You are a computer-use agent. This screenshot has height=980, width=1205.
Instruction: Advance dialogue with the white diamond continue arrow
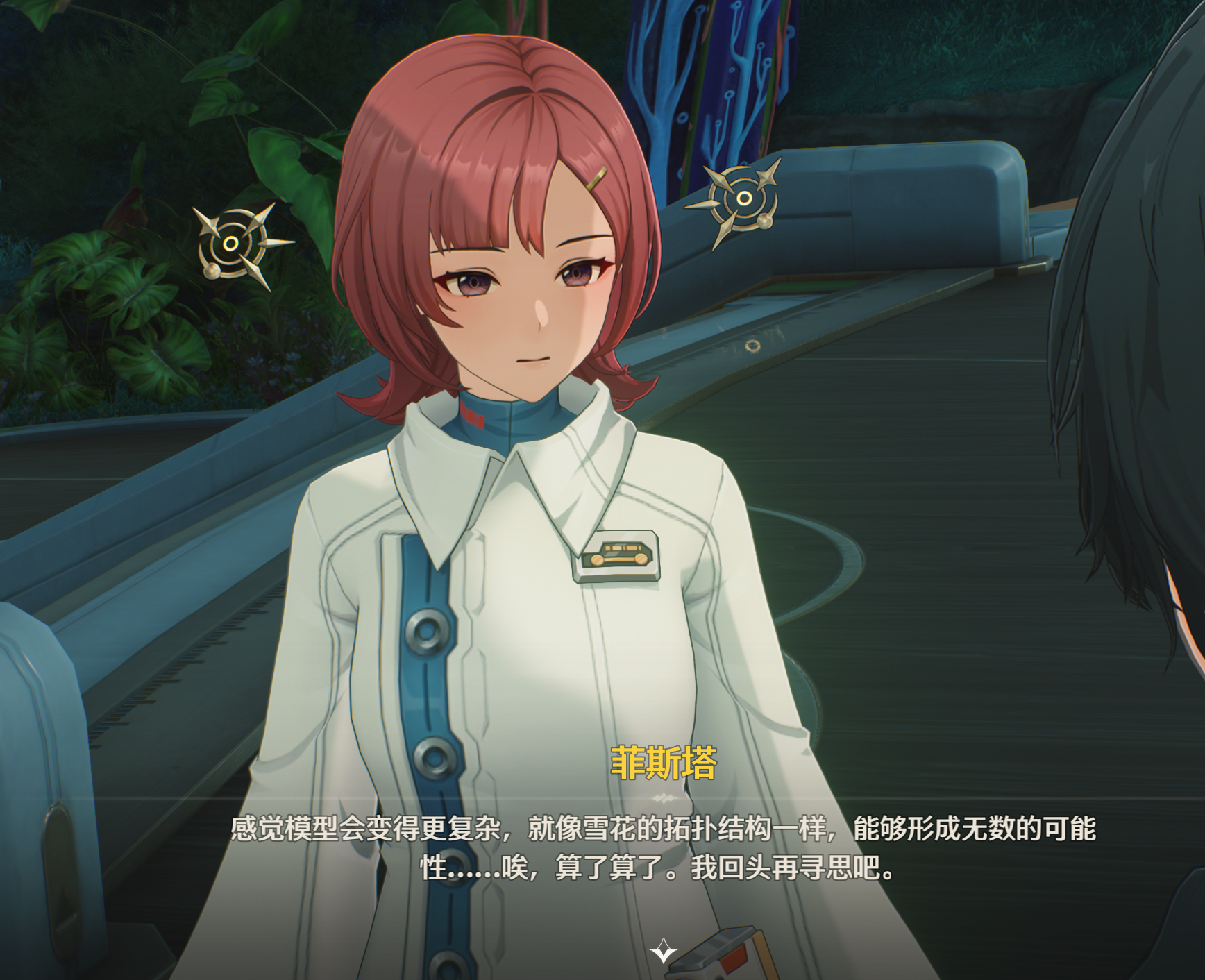point(663,950)
